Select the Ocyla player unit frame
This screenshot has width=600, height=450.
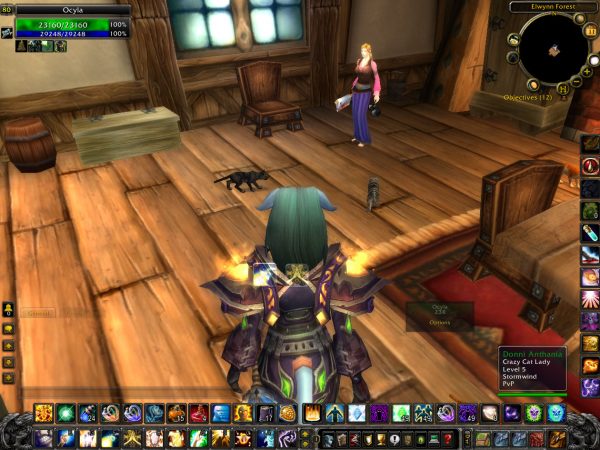[x=72, y=25]
